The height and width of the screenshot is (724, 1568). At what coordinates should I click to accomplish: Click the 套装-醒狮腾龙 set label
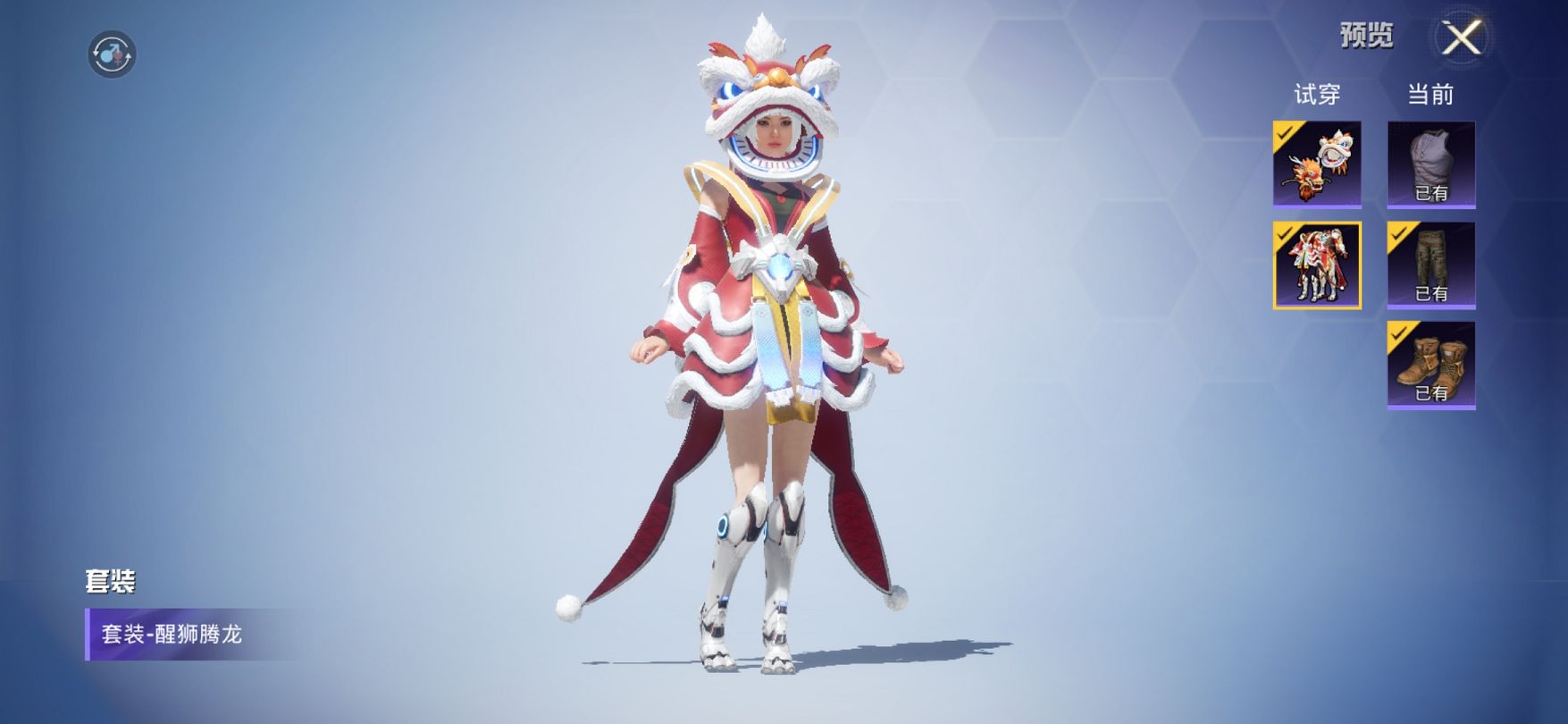172,635
